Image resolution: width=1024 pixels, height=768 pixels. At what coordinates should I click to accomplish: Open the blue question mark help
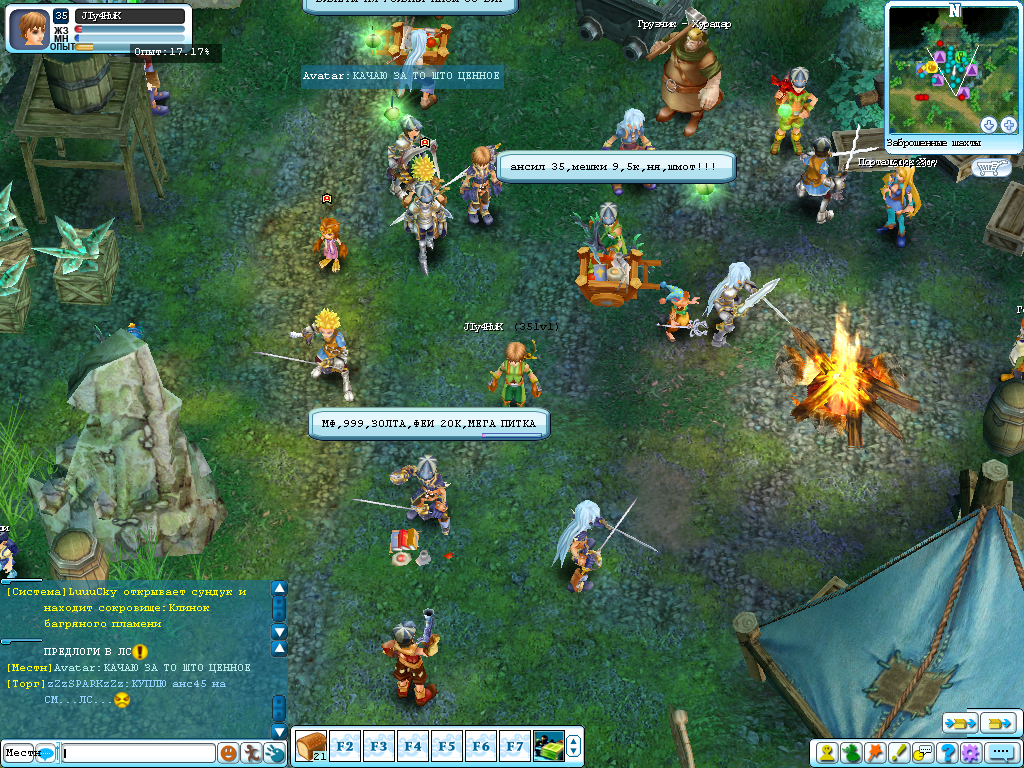click(x=946, y=752)
